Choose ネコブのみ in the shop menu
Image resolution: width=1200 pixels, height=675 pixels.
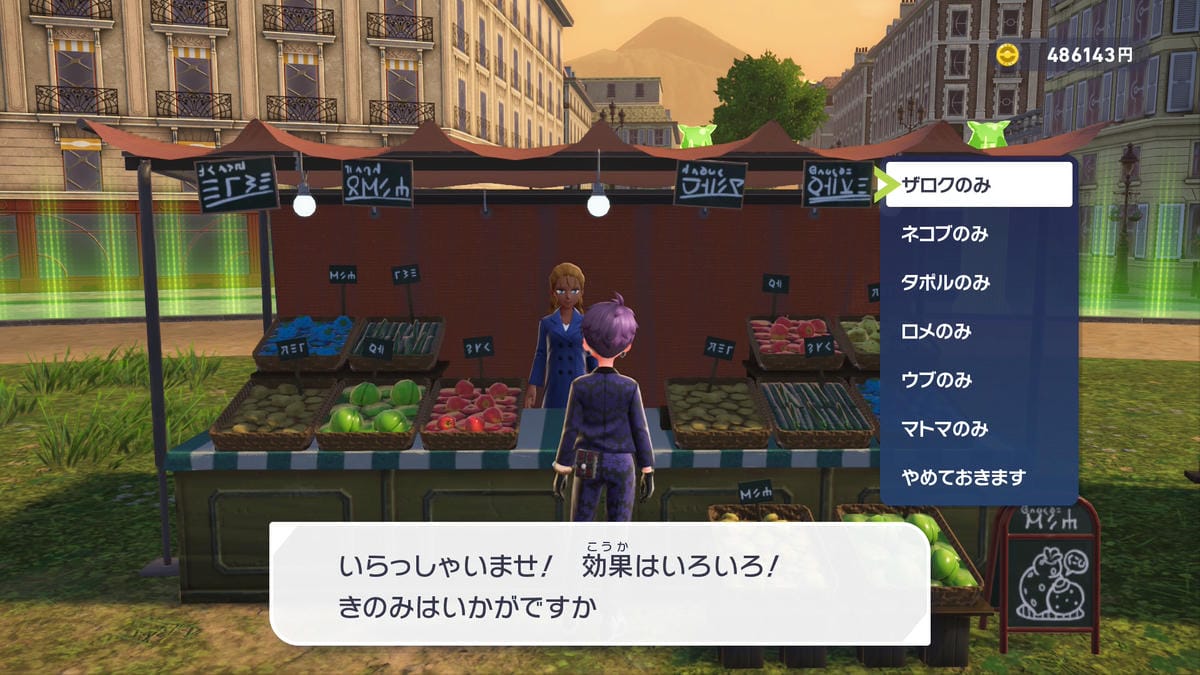click(x=978, y=234)
